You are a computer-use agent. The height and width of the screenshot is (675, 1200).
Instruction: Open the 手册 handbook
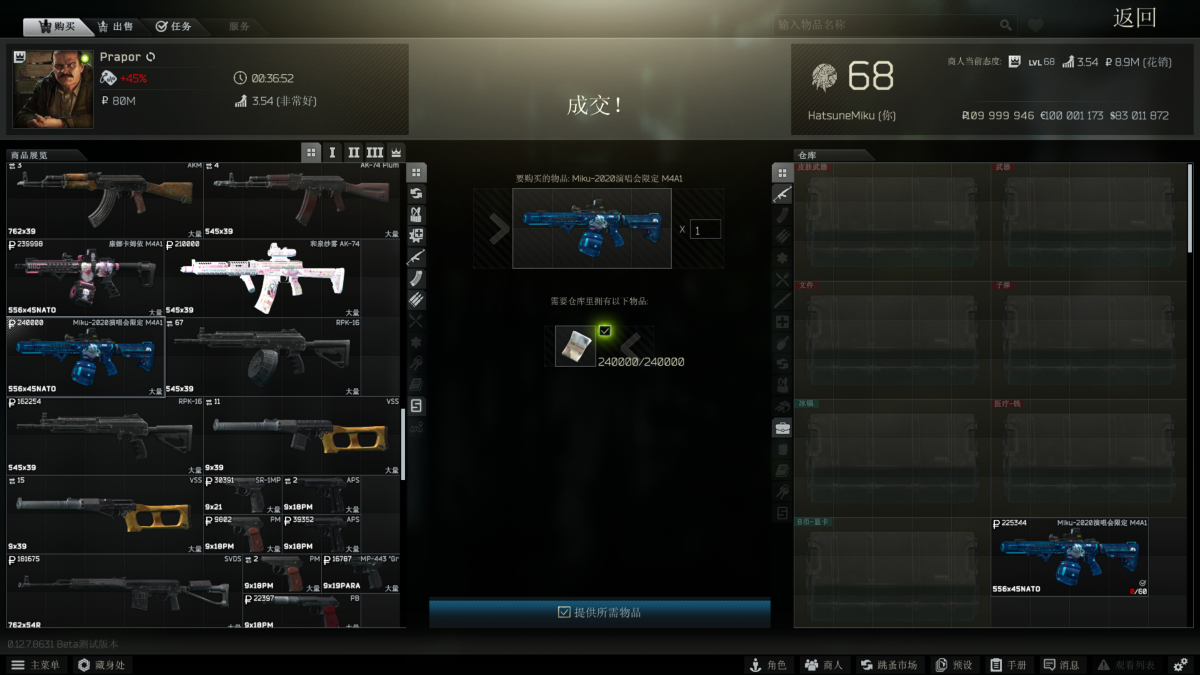(x=1008, y=665)
